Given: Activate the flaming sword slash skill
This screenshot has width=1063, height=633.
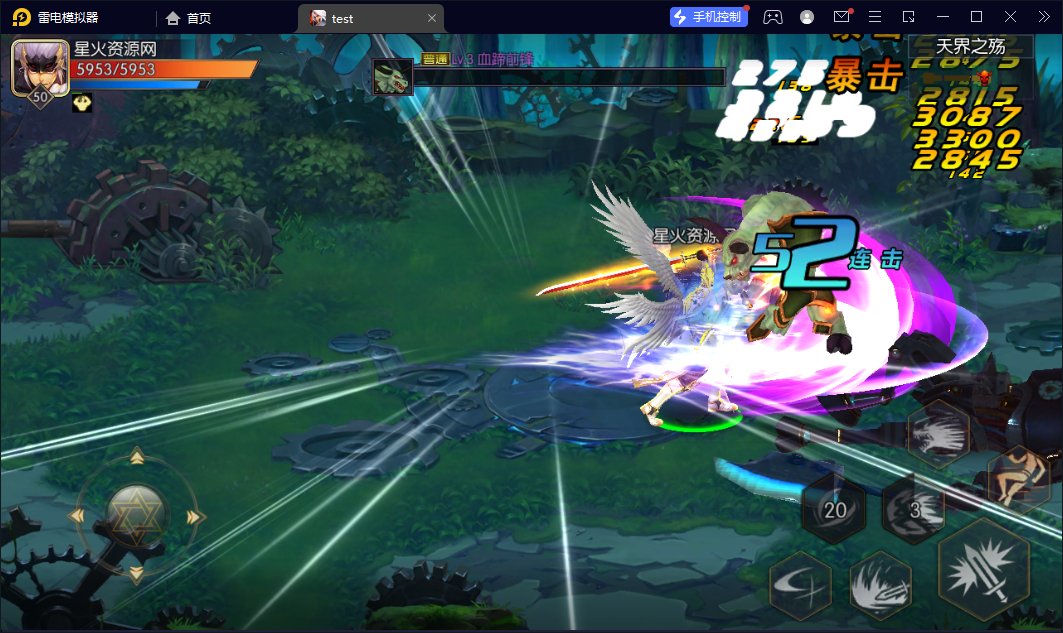Looking at the screenshot, I should coord(880,586).
